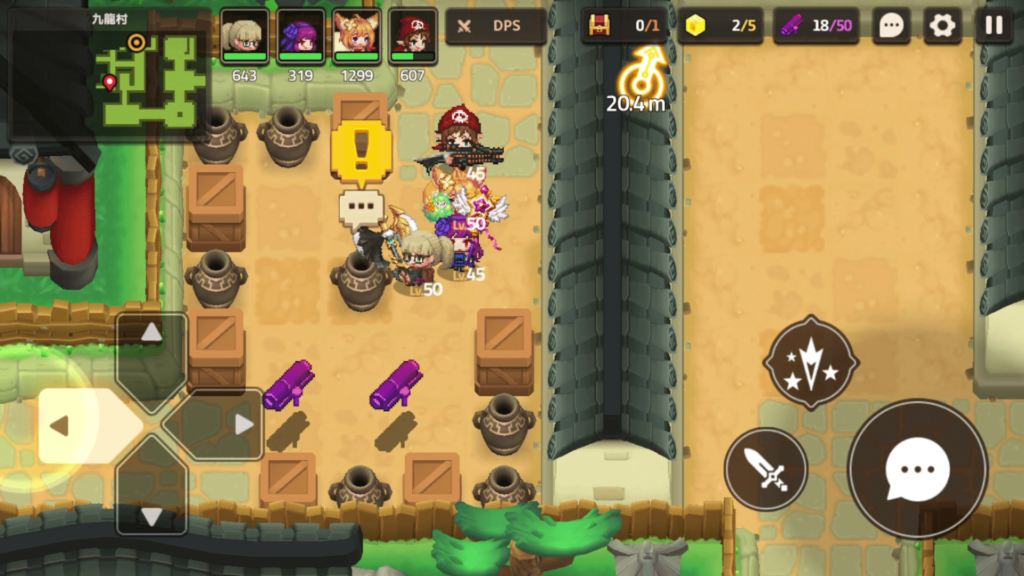Screen dimensions: 1024x576
Task: Activate the starburst chain skill button
Action: (x=811, y=362)
